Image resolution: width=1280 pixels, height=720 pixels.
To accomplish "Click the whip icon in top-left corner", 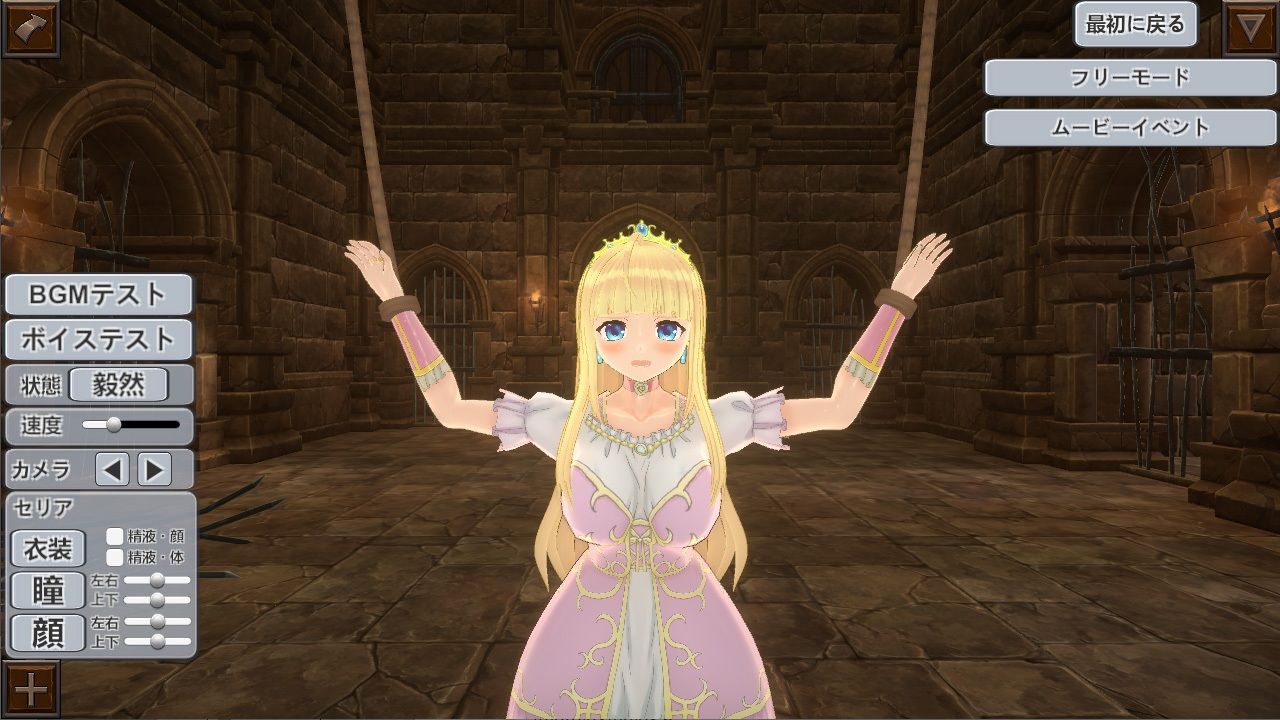I will (x=29, y=27).
